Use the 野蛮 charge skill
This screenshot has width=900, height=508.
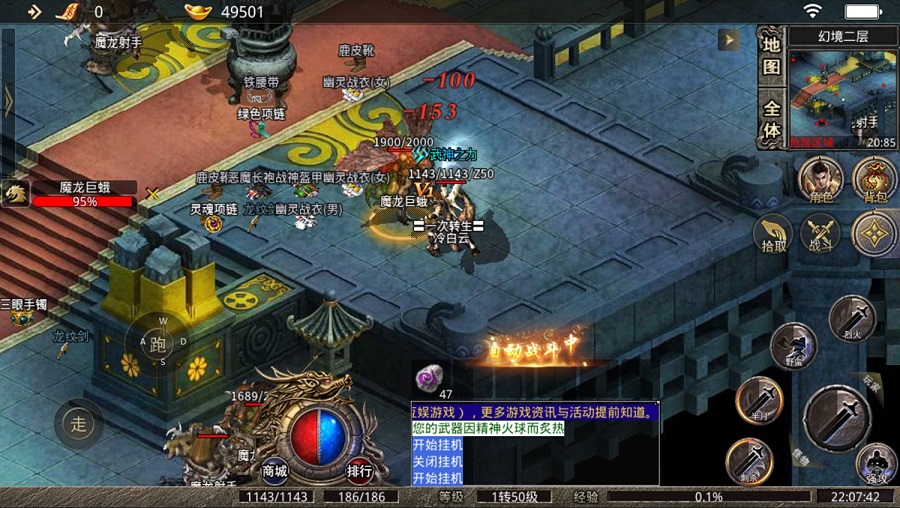(794, 346)
